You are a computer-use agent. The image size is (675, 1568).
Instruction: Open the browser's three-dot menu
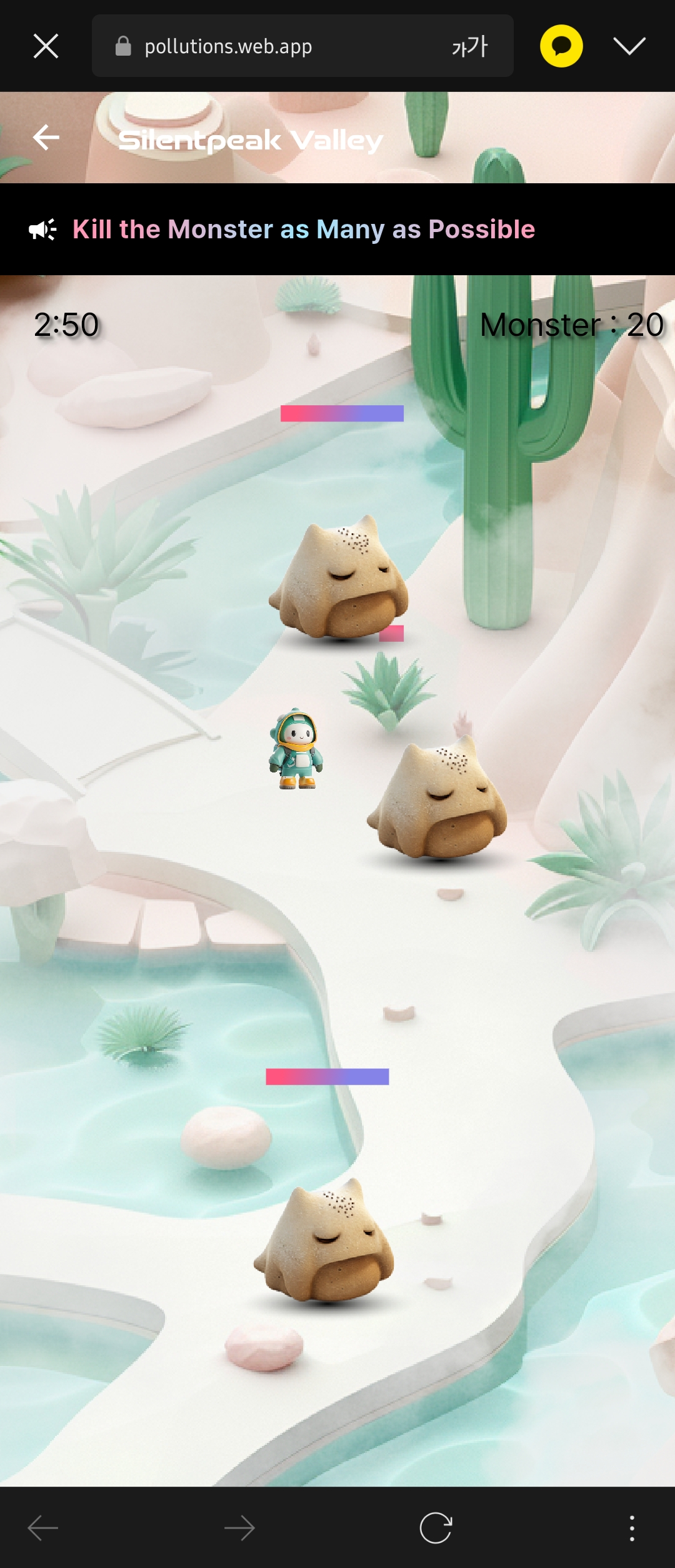[632, 1528]
